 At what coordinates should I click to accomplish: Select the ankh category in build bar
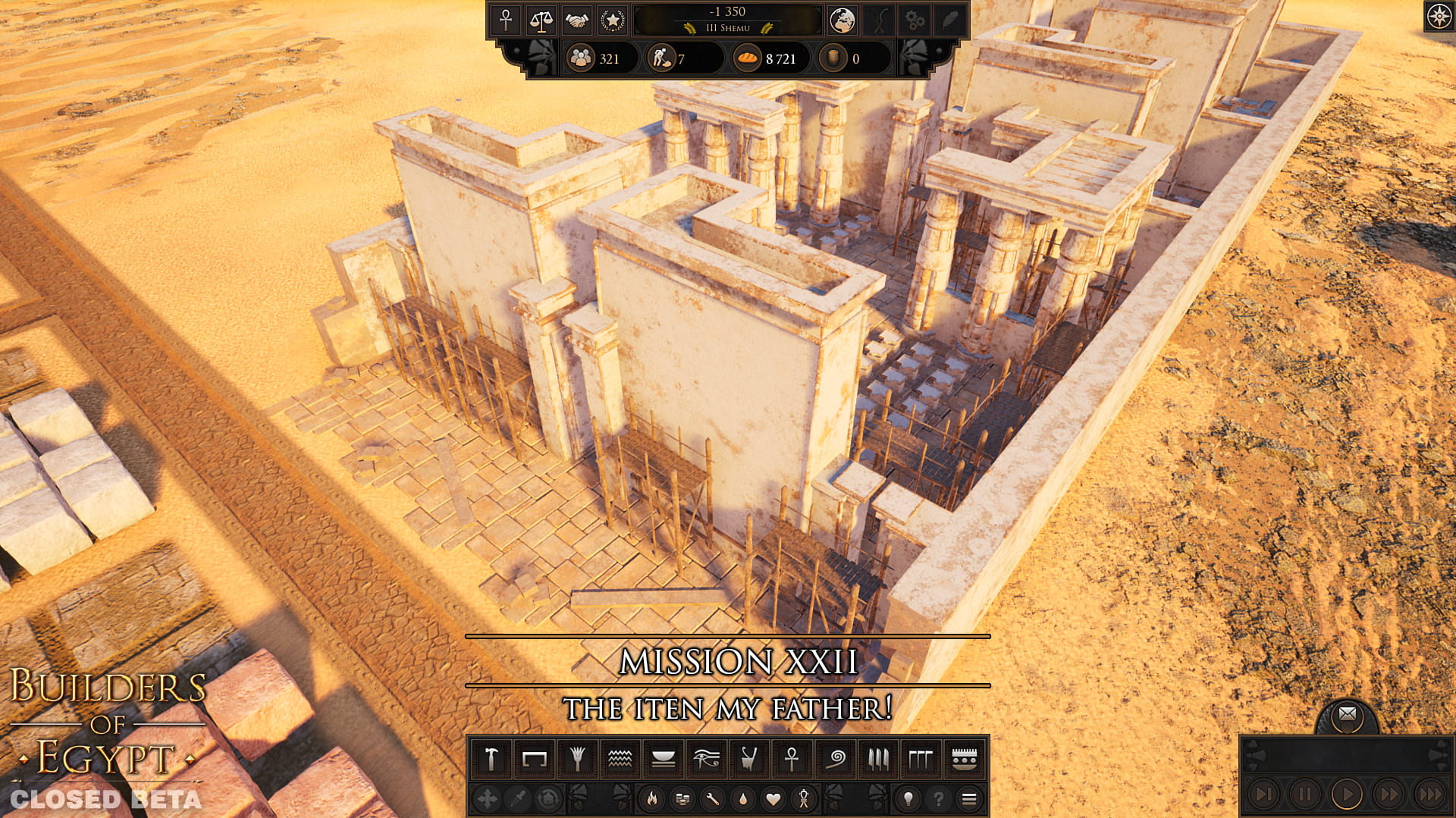pyautogui.click(x=792, y=759)
